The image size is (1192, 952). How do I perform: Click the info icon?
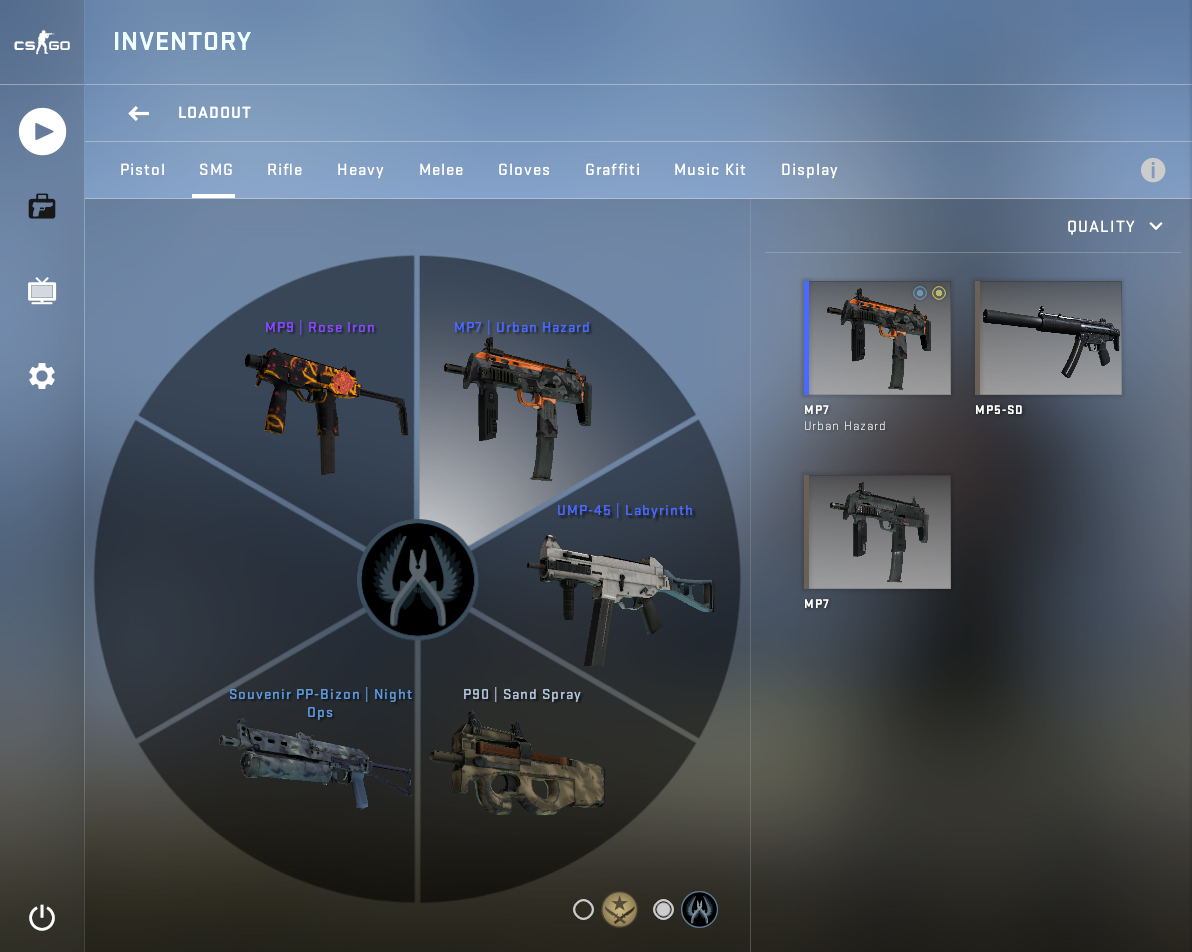point(1153,170)
